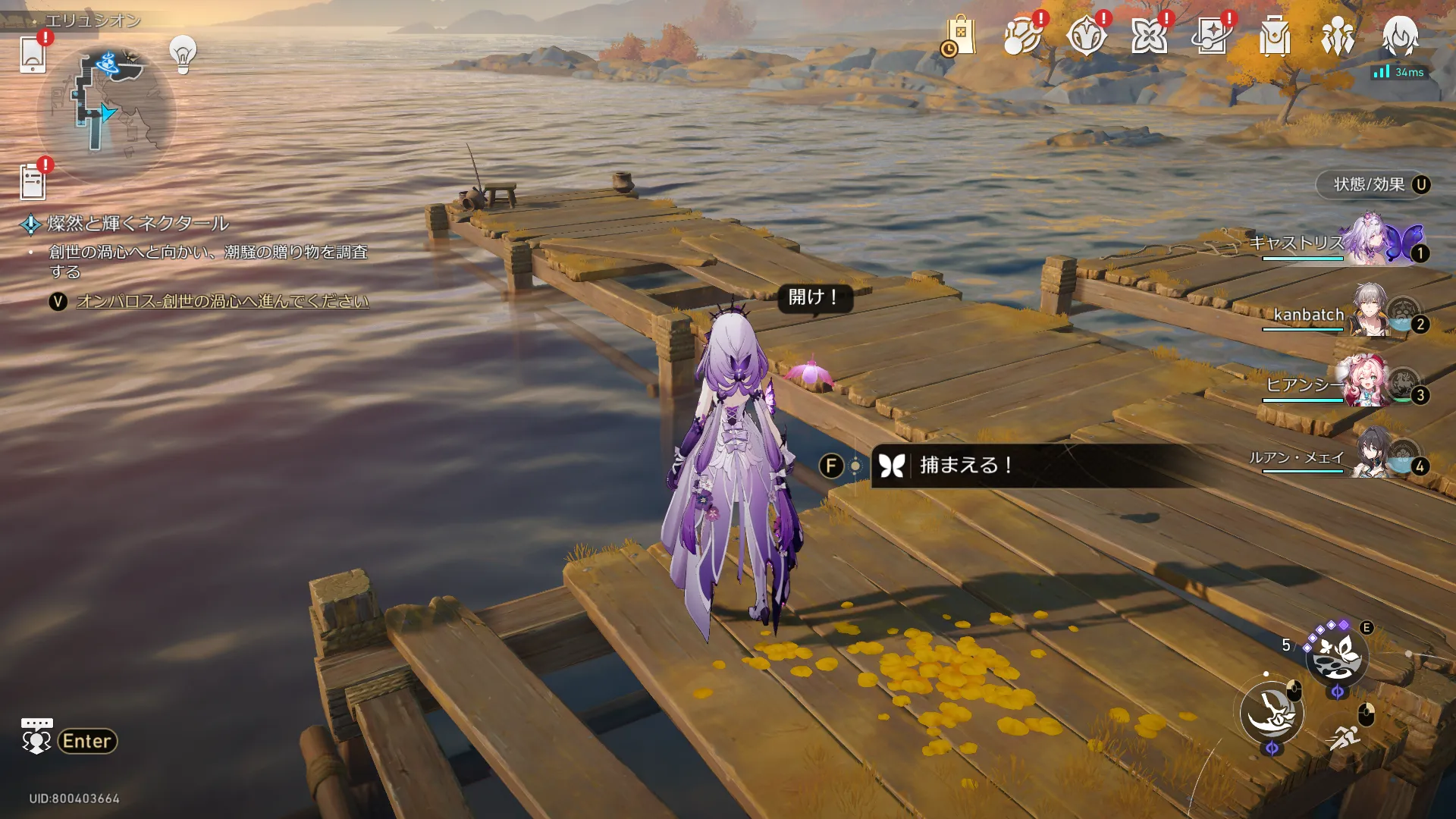Open the three-figure team setup icon

click(1337, 36)
